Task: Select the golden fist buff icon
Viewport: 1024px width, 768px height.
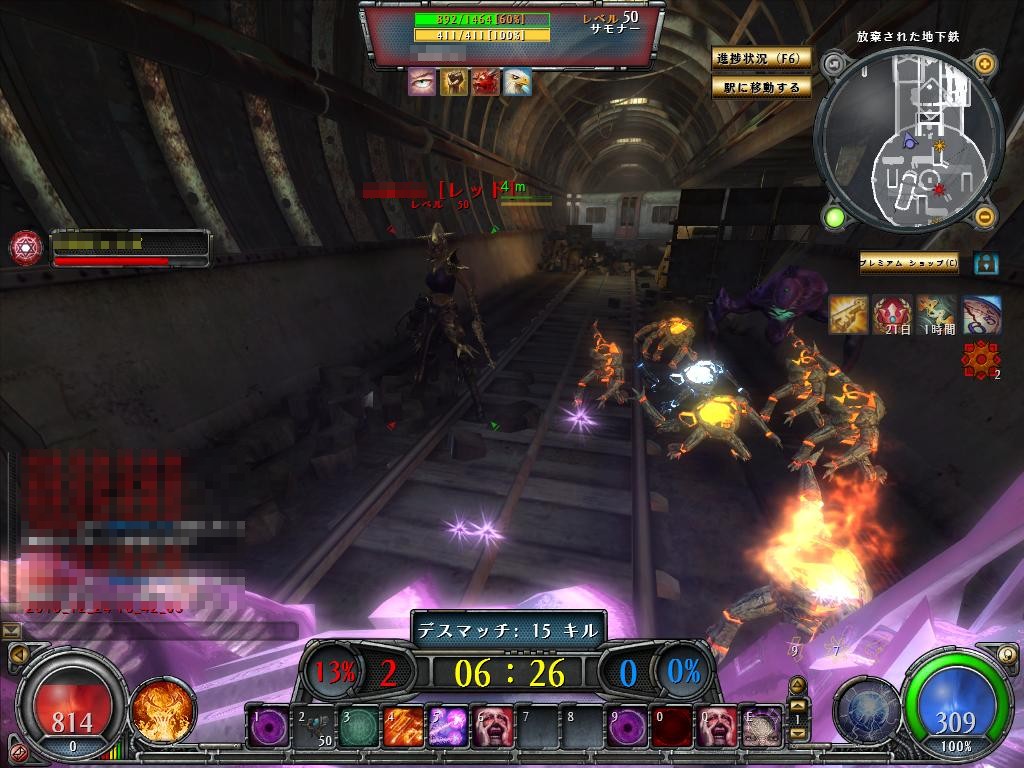Action: point(453,82)
